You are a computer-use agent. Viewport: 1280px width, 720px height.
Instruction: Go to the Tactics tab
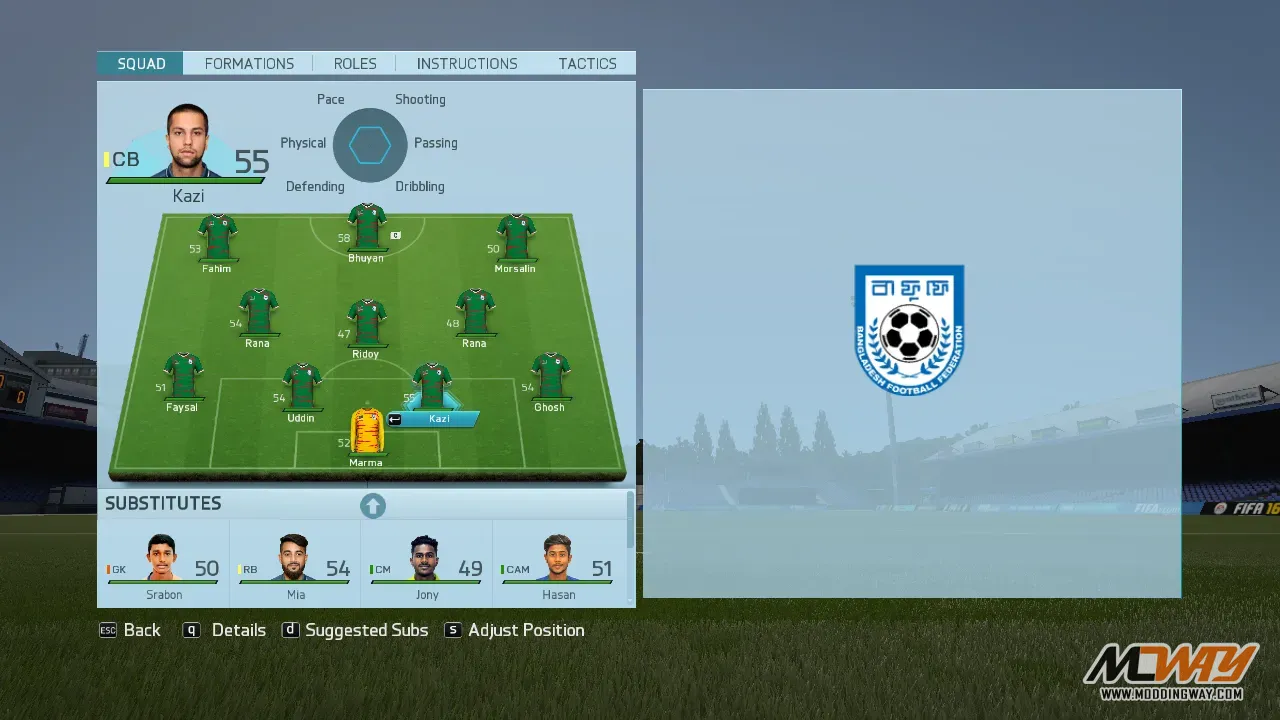click(587, 64)
